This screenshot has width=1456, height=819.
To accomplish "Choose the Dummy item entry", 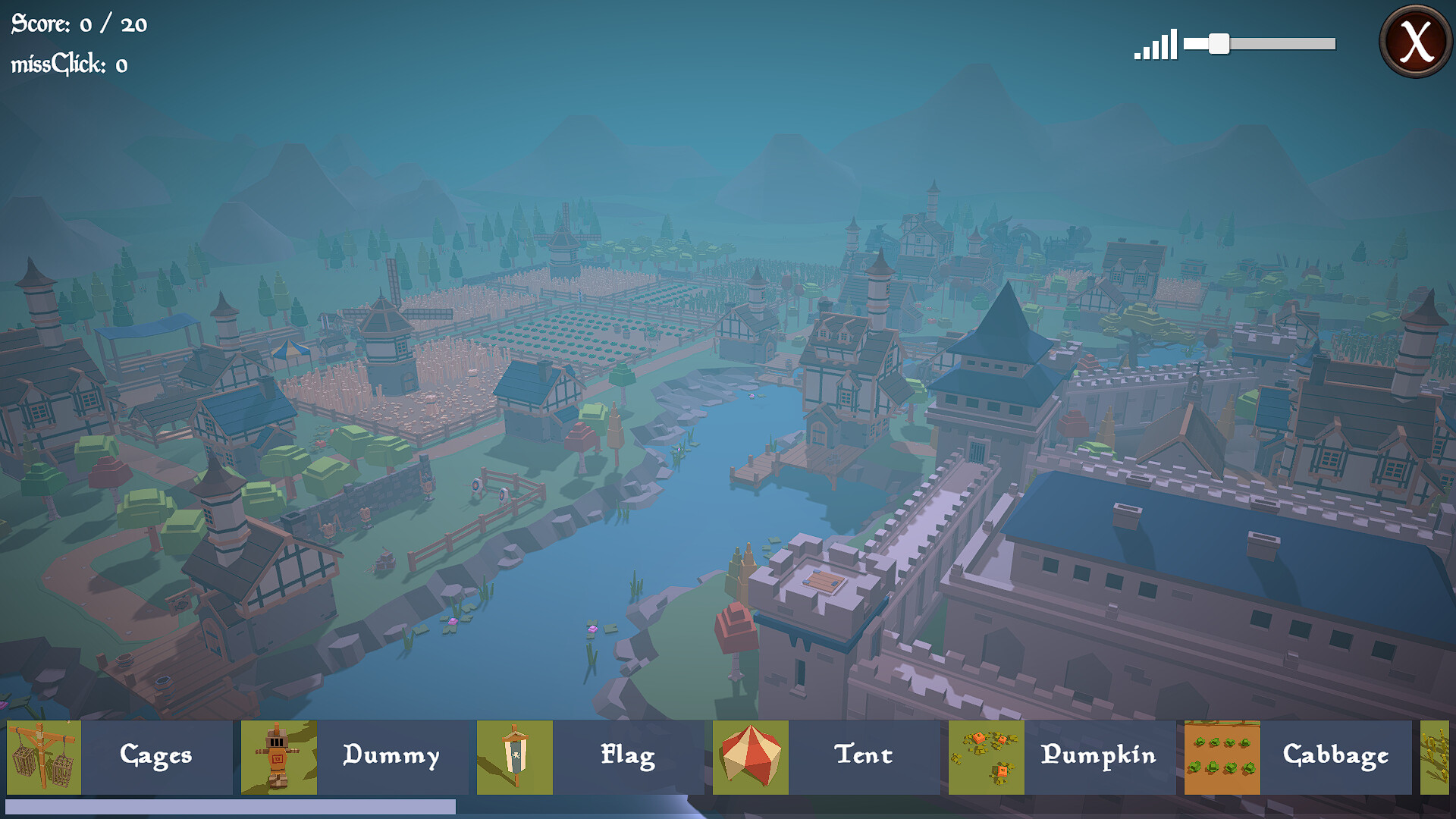I will tap(391, 756).
